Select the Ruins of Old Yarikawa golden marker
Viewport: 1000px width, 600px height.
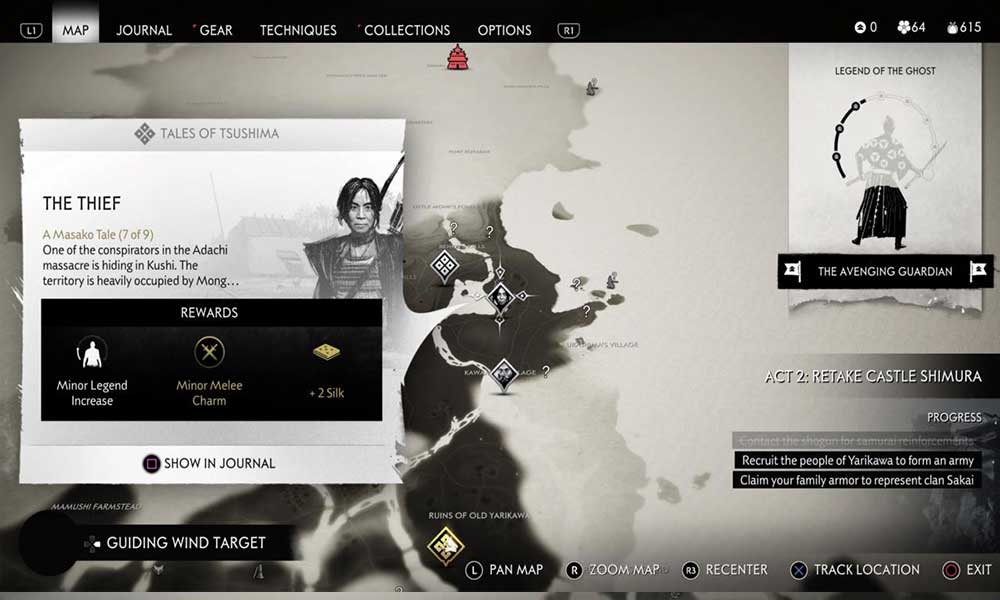[445, 546]
